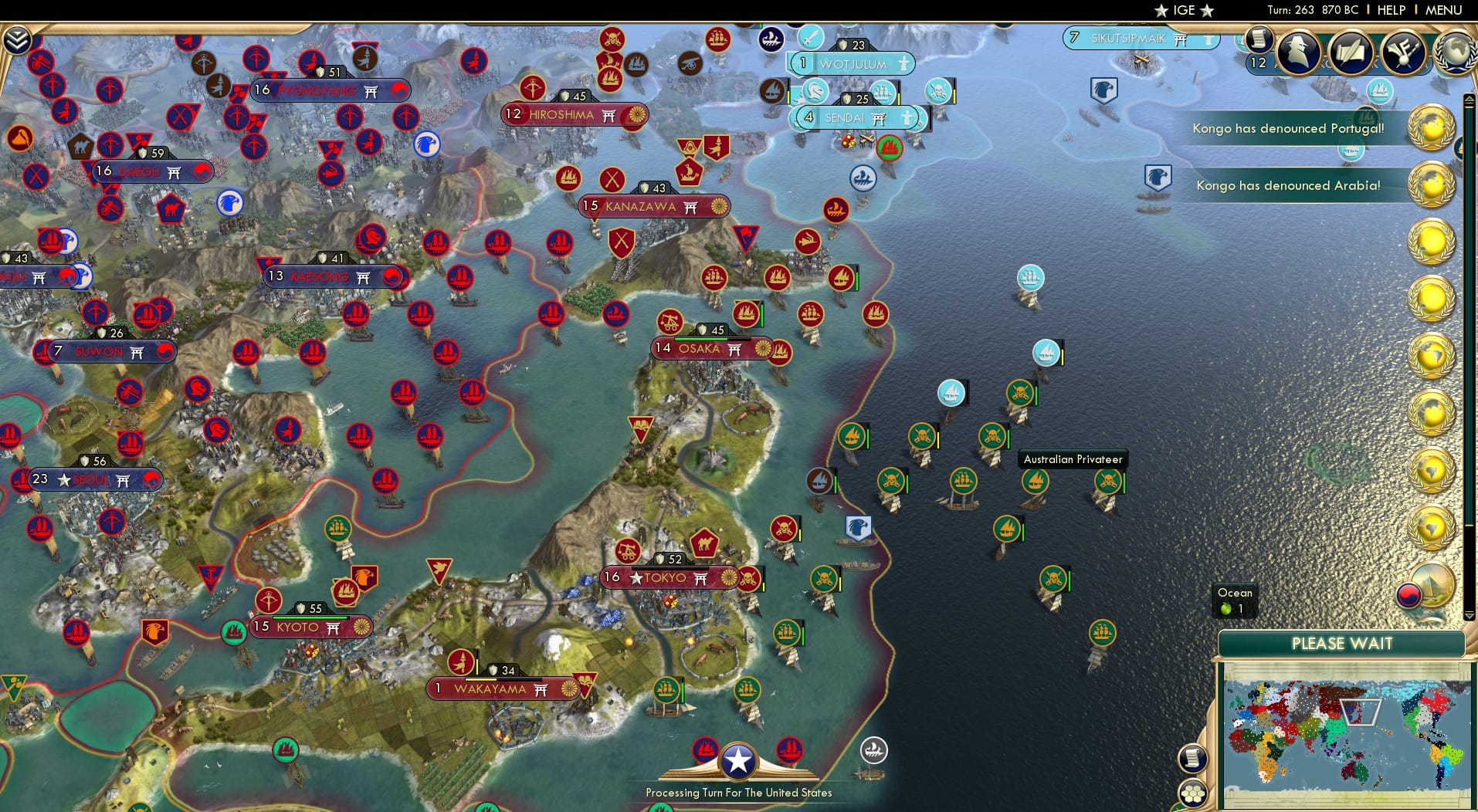Click the green expander arrow below the flag scrollbar
The width and height of the screenshot is (1478, 812).
pos(1468,616)
